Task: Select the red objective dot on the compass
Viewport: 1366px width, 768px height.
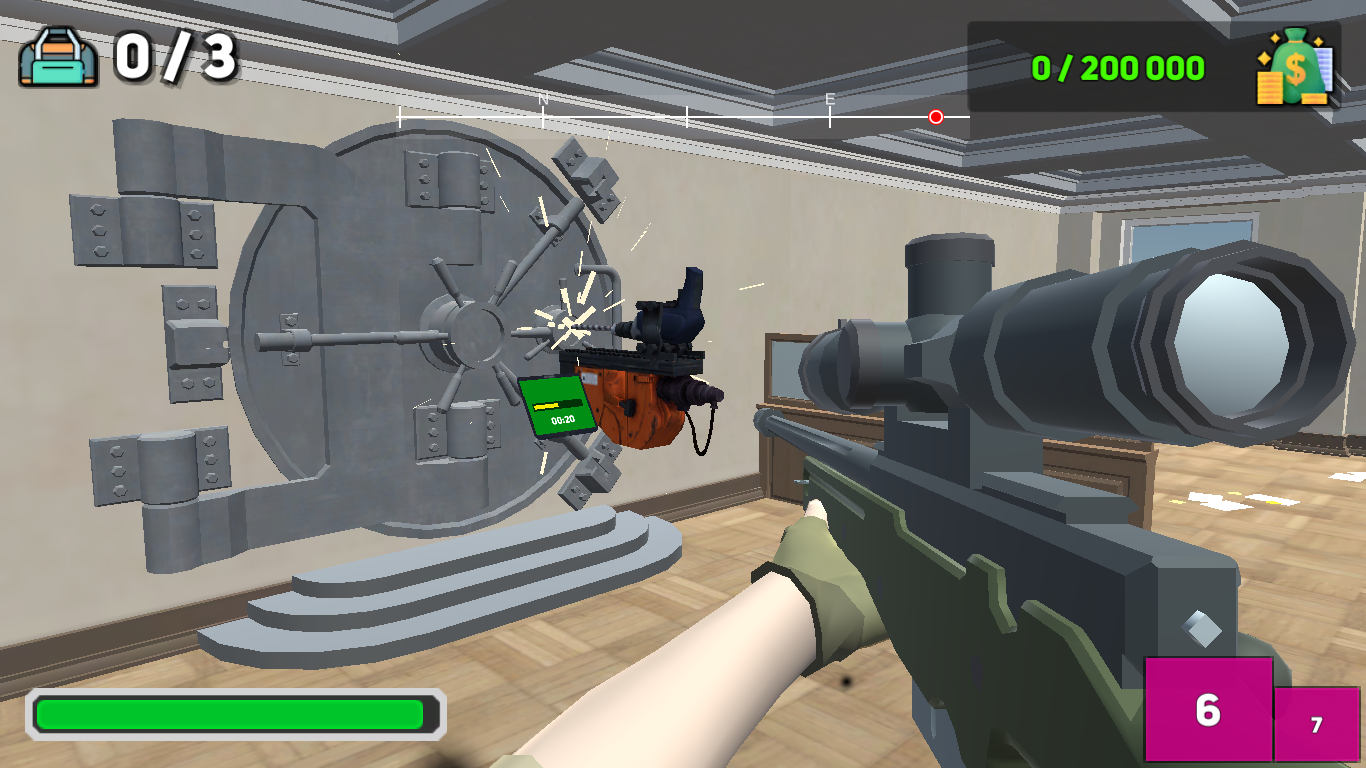Action: pos(936,117)
